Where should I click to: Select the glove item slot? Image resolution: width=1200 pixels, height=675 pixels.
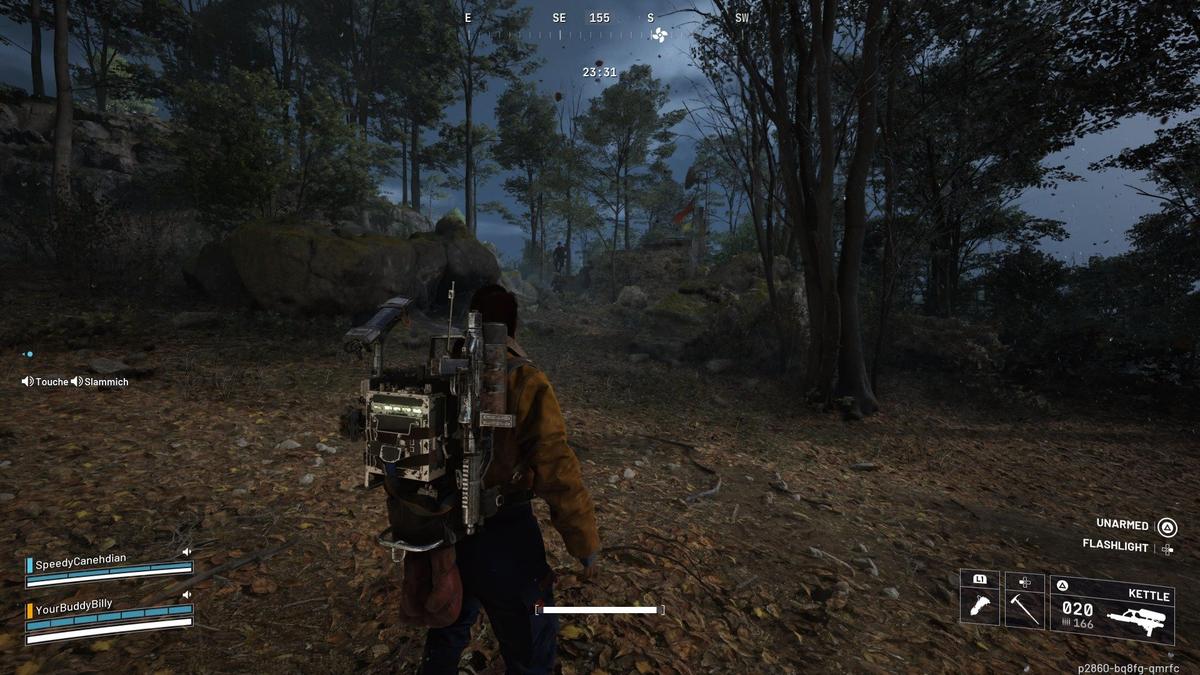(979, 607)
